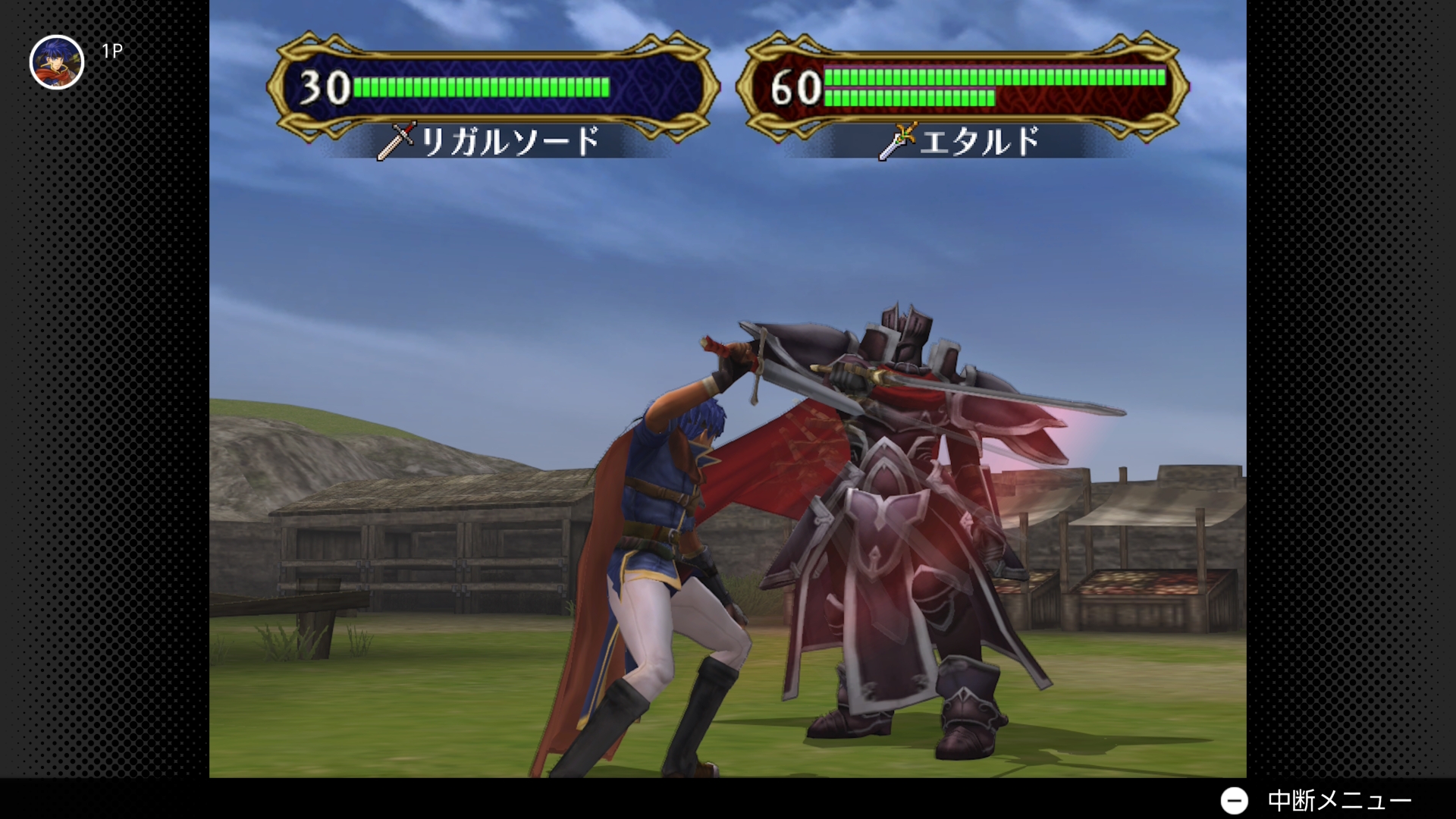Open the 中断メニュー suspend menu
The height and width of the screenshot is (819, 1456).
click(x=1315, y=800)
